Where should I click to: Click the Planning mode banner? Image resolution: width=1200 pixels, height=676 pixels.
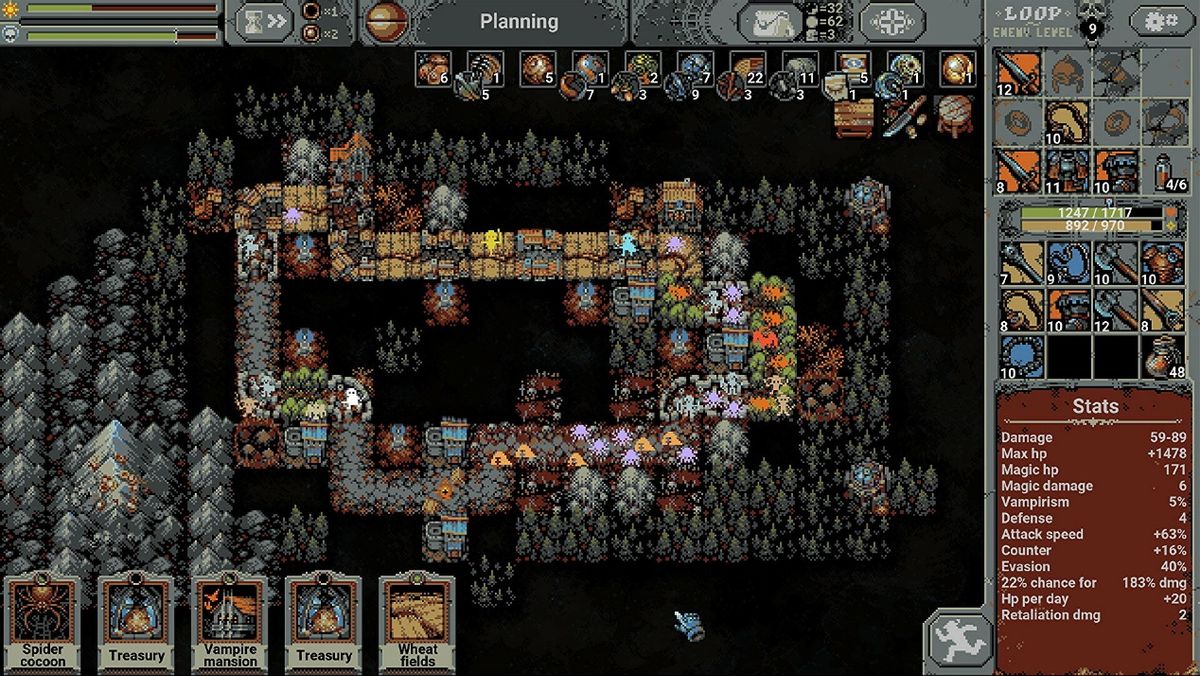tap(518, 21)
